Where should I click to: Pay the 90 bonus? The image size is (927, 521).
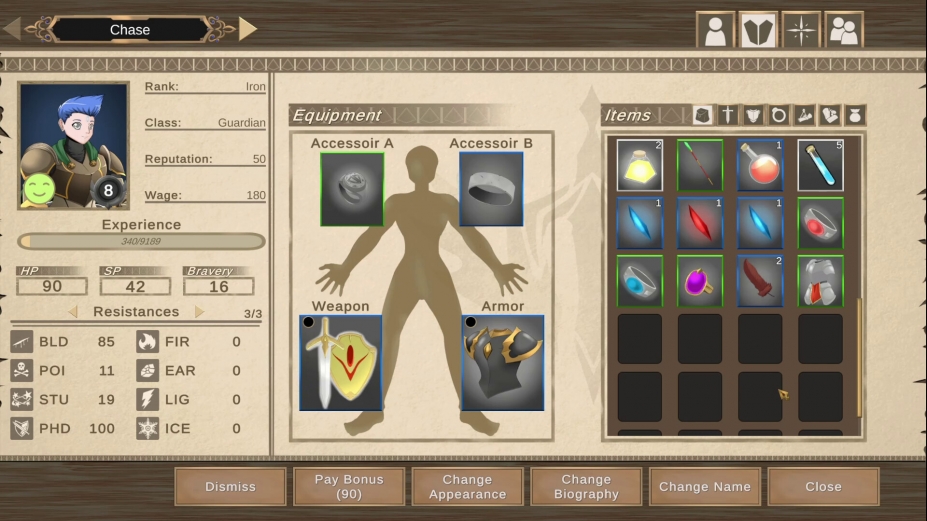pos(349,487)
